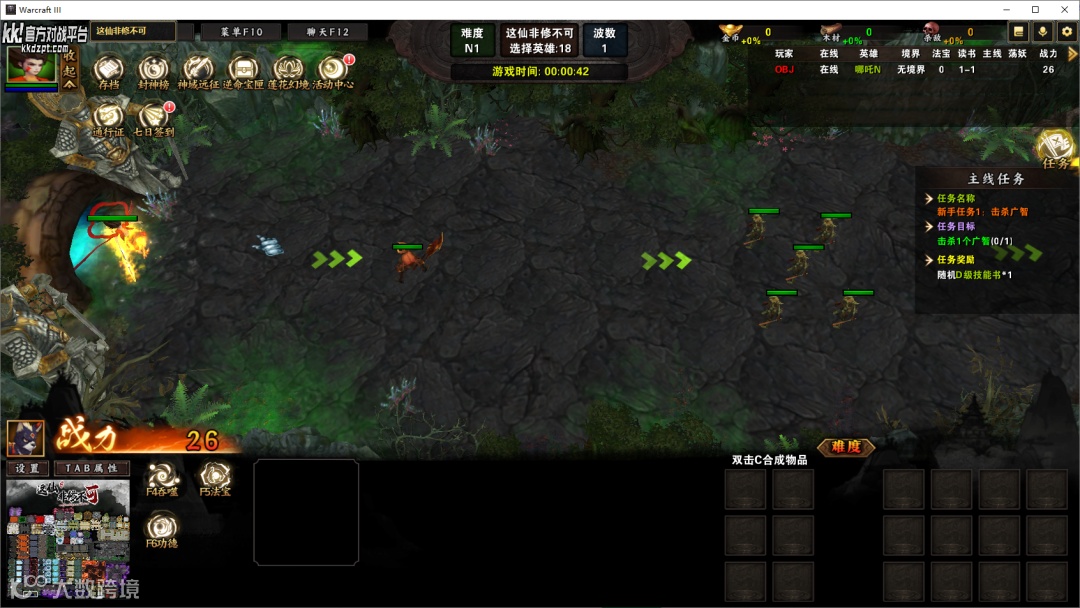Claim the 七日签到 sign-in reward

153,116
